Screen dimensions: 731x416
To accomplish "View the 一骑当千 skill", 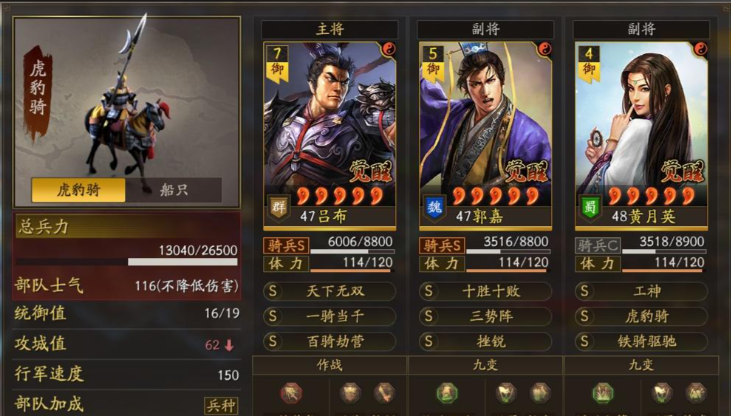I will tap(330, 316).
